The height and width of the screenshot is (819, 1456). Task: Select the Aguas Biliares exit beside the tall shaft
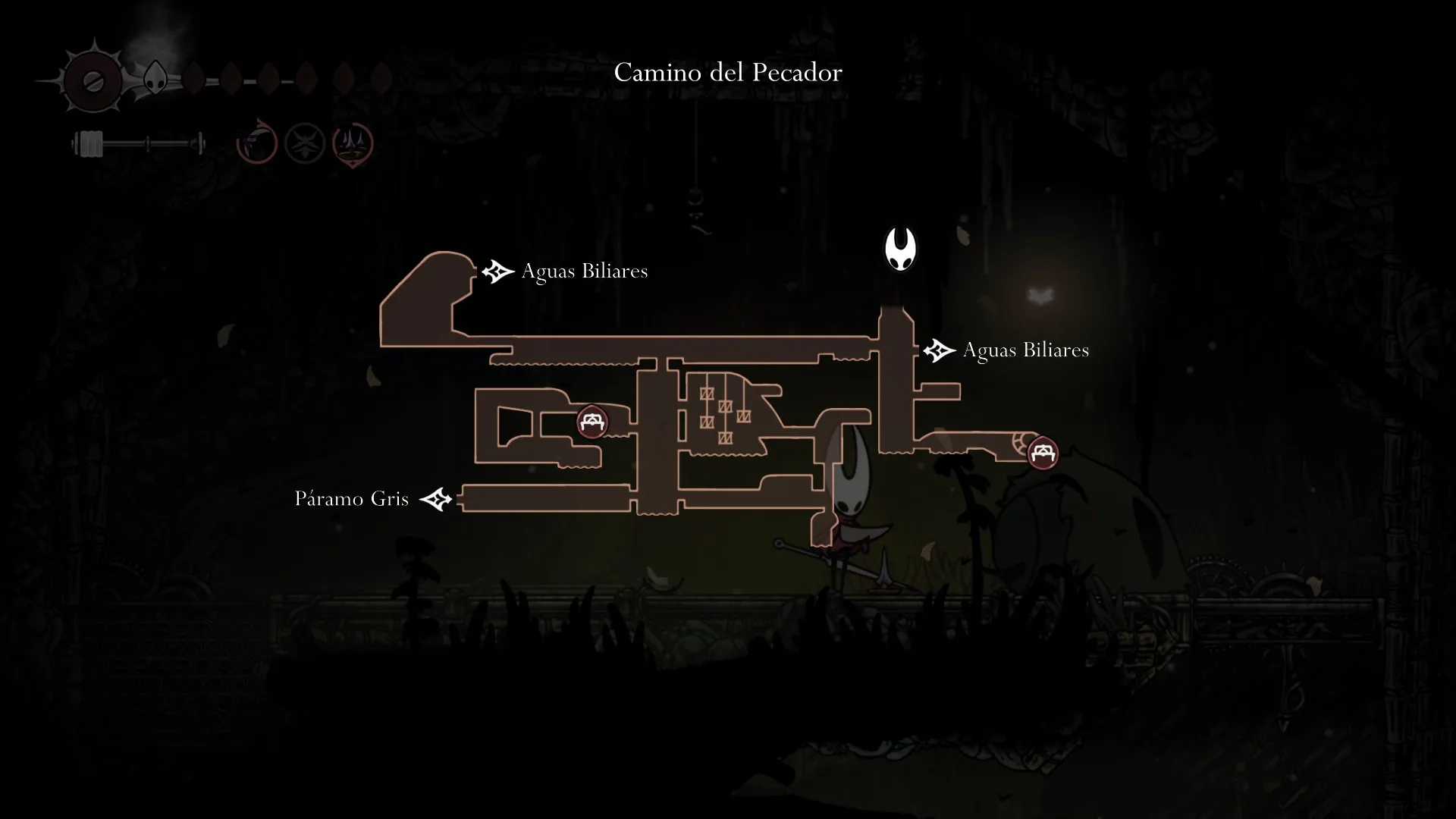[x=939, y=350]
